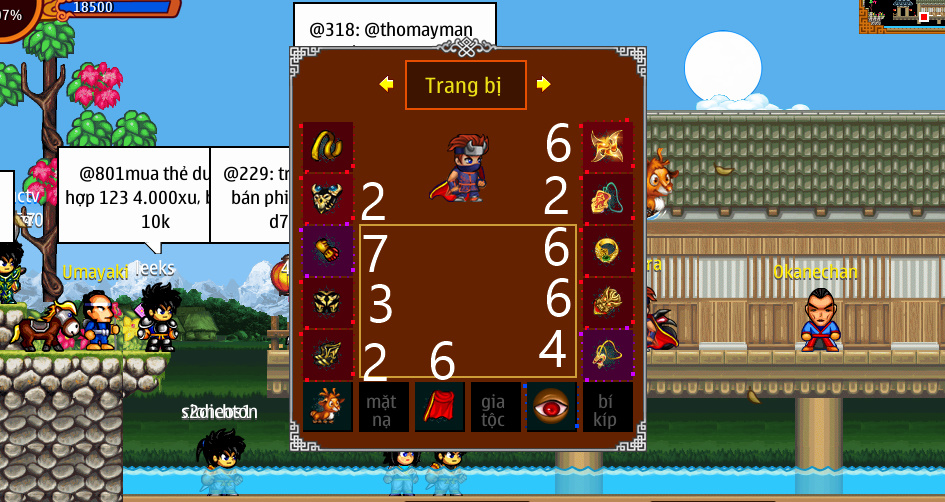Select the golden round amulet slot

pos(608,251)
